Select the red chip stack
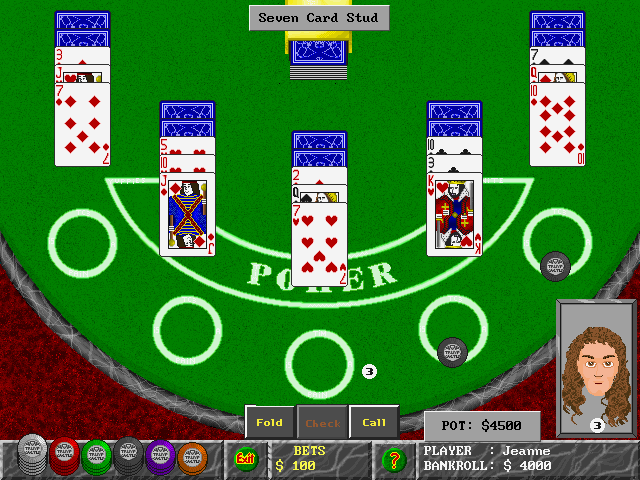The image size is (640, 480). [64, 457]
